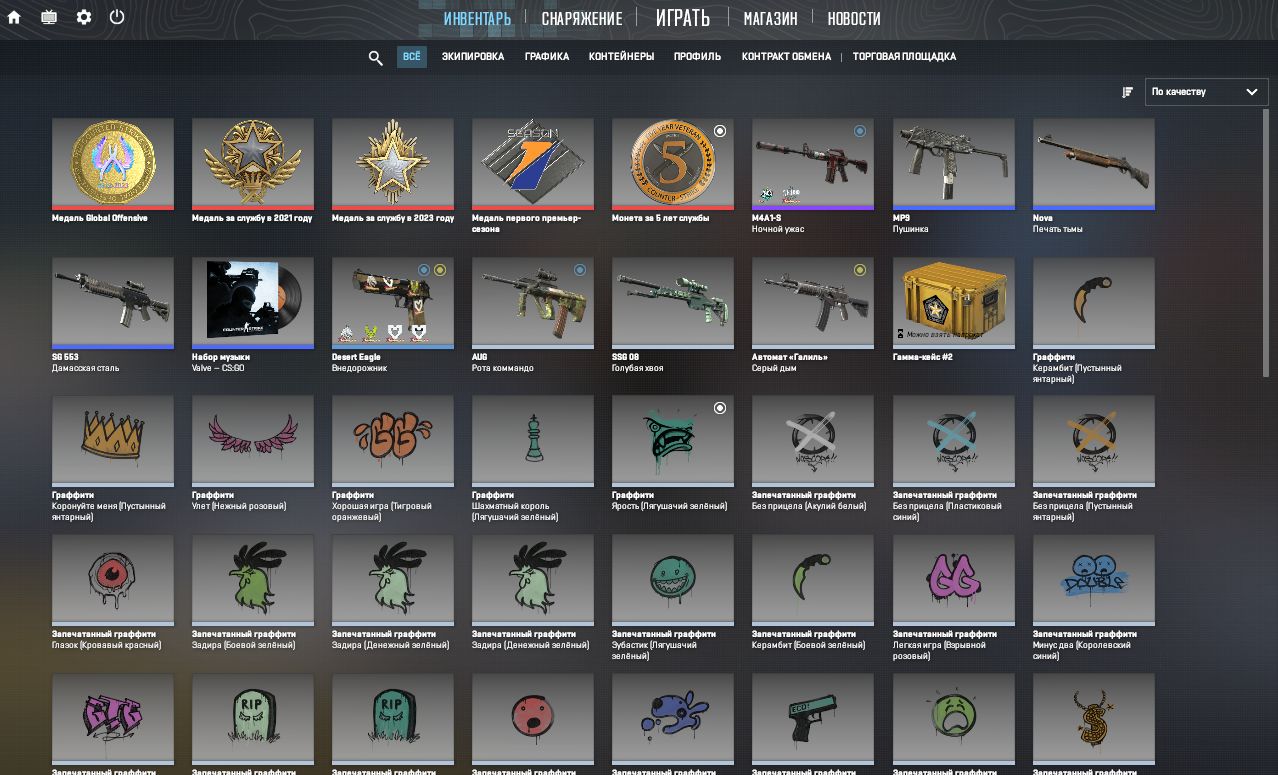Open the settings gear icon

click(x=84, y=17)
